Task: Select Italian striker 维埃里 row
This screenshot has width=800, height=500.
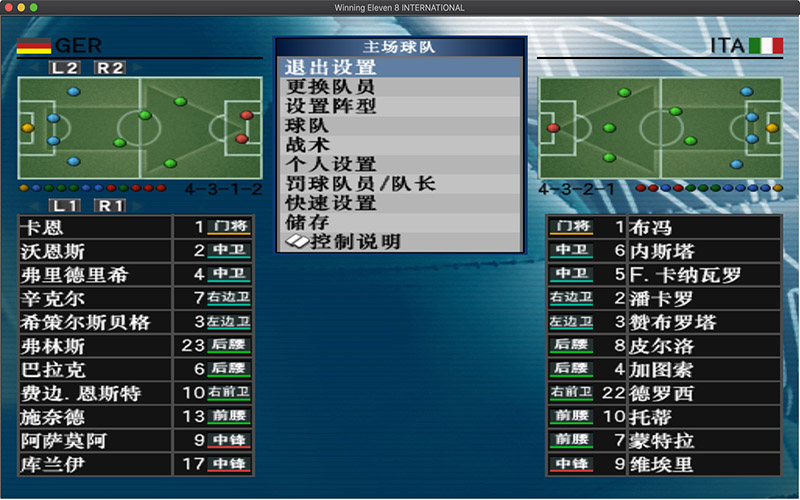Action: pos(663,464)
